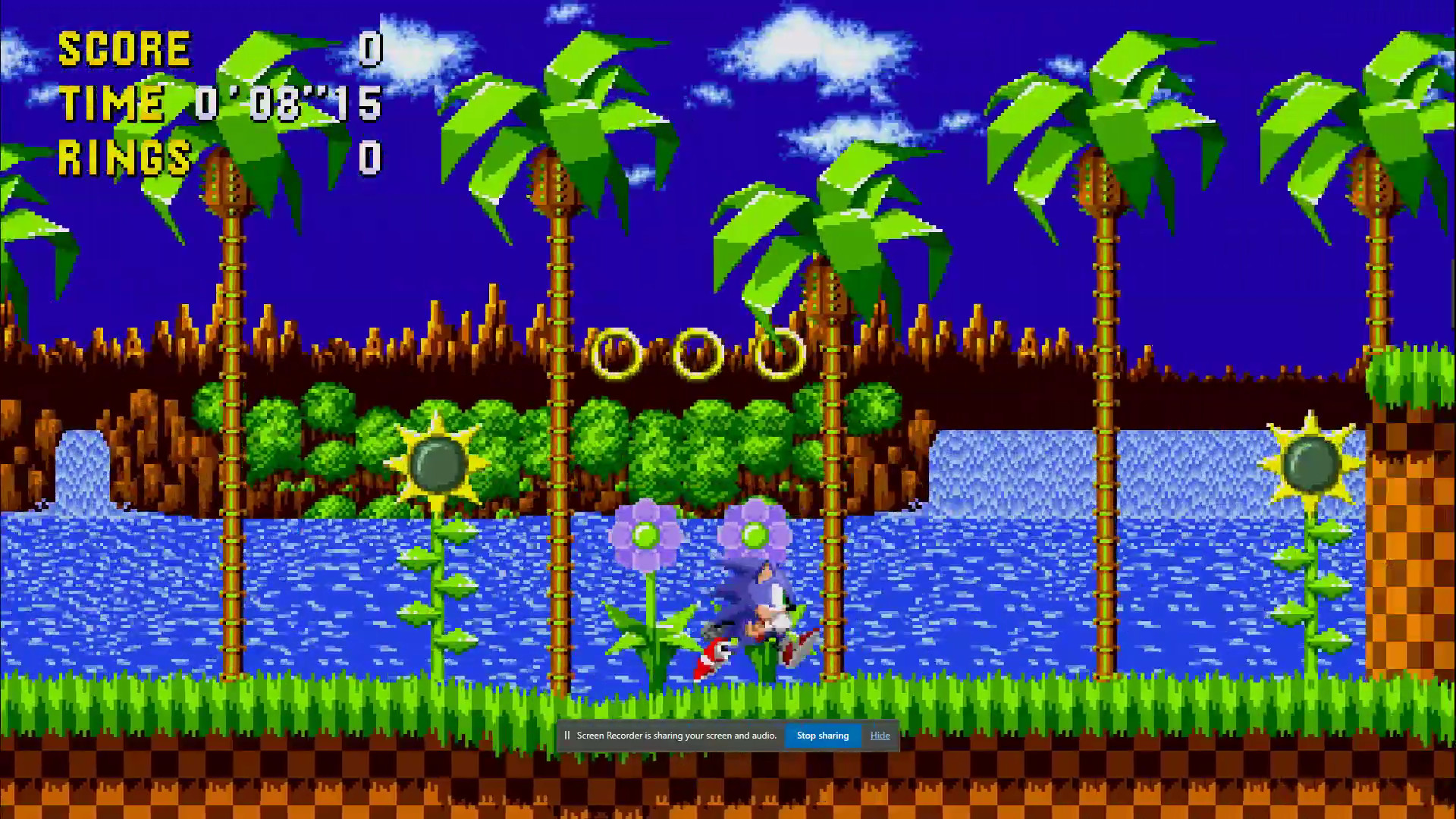1456x819 pixels.
Task: Click the SCORE label in the HUD
Action: click(x=125, y=48)
